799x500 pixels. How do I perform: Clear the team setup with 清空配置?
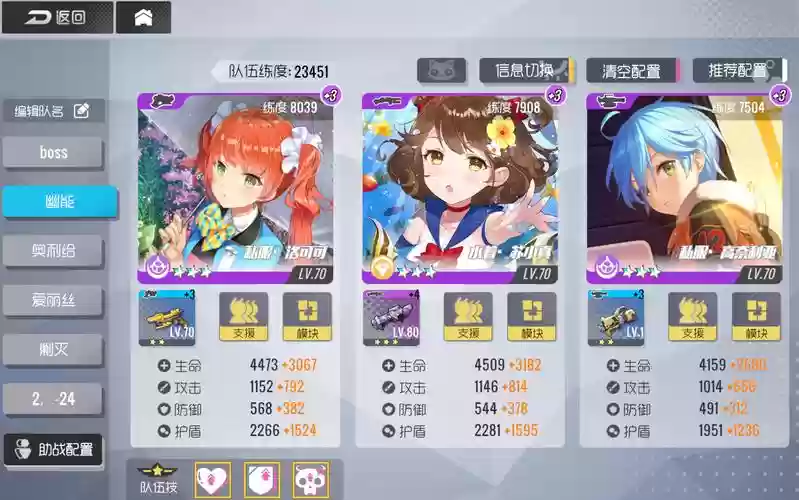631,70
